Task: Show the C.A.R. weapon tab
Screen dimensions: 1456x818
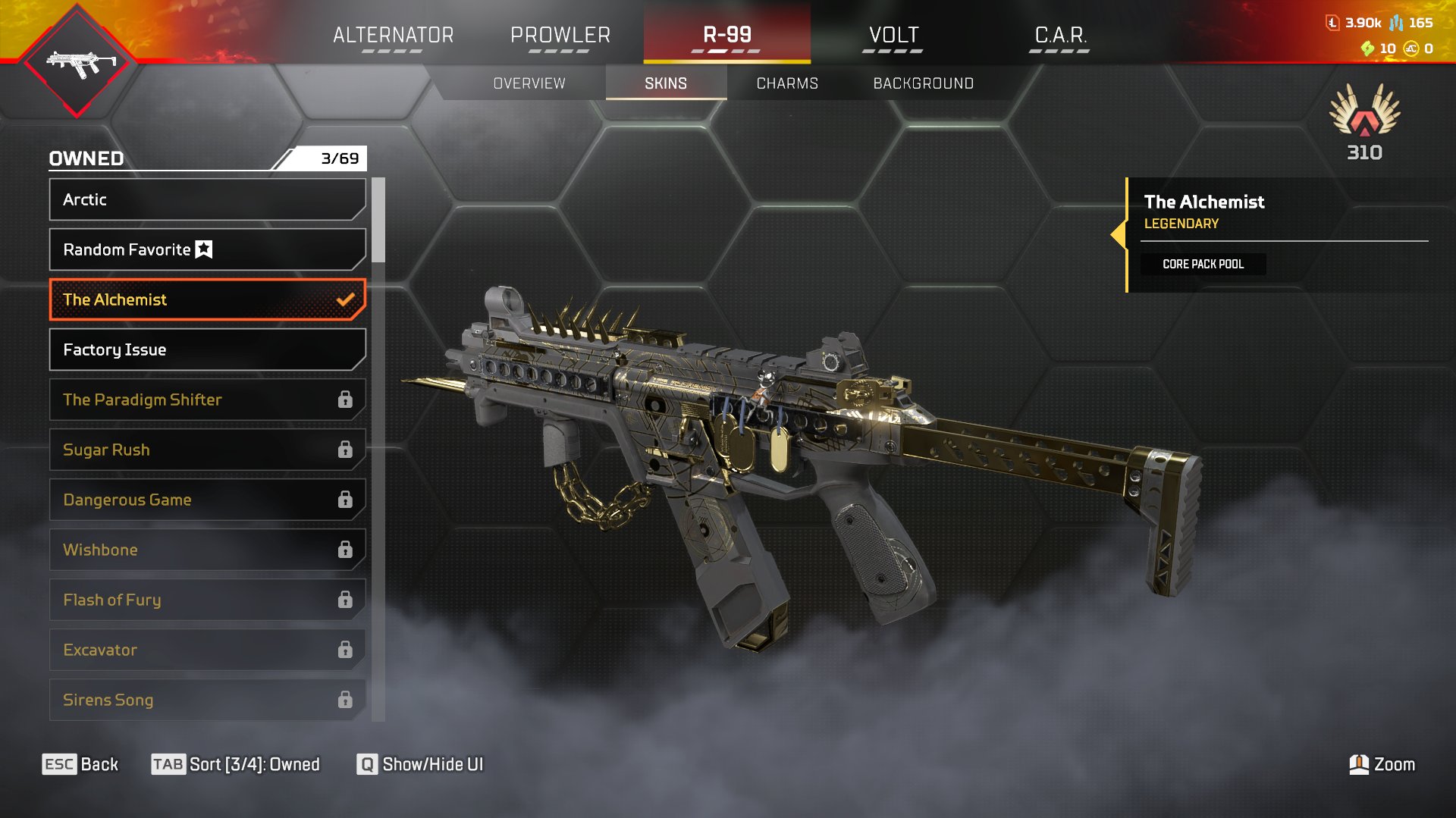Action: tap(1060, 36)
